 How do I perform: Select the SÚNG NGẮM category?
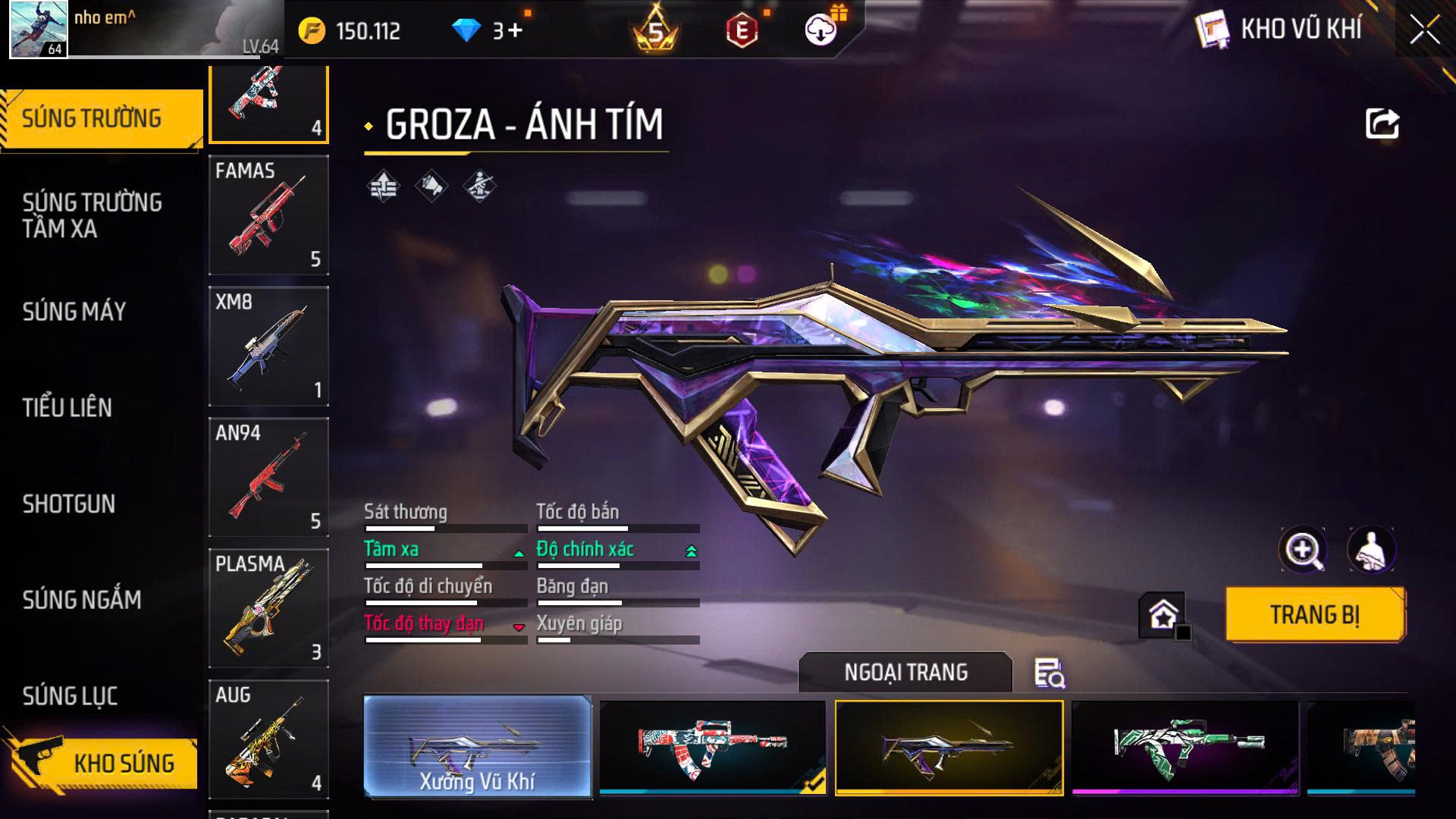[x=82, y=600]
